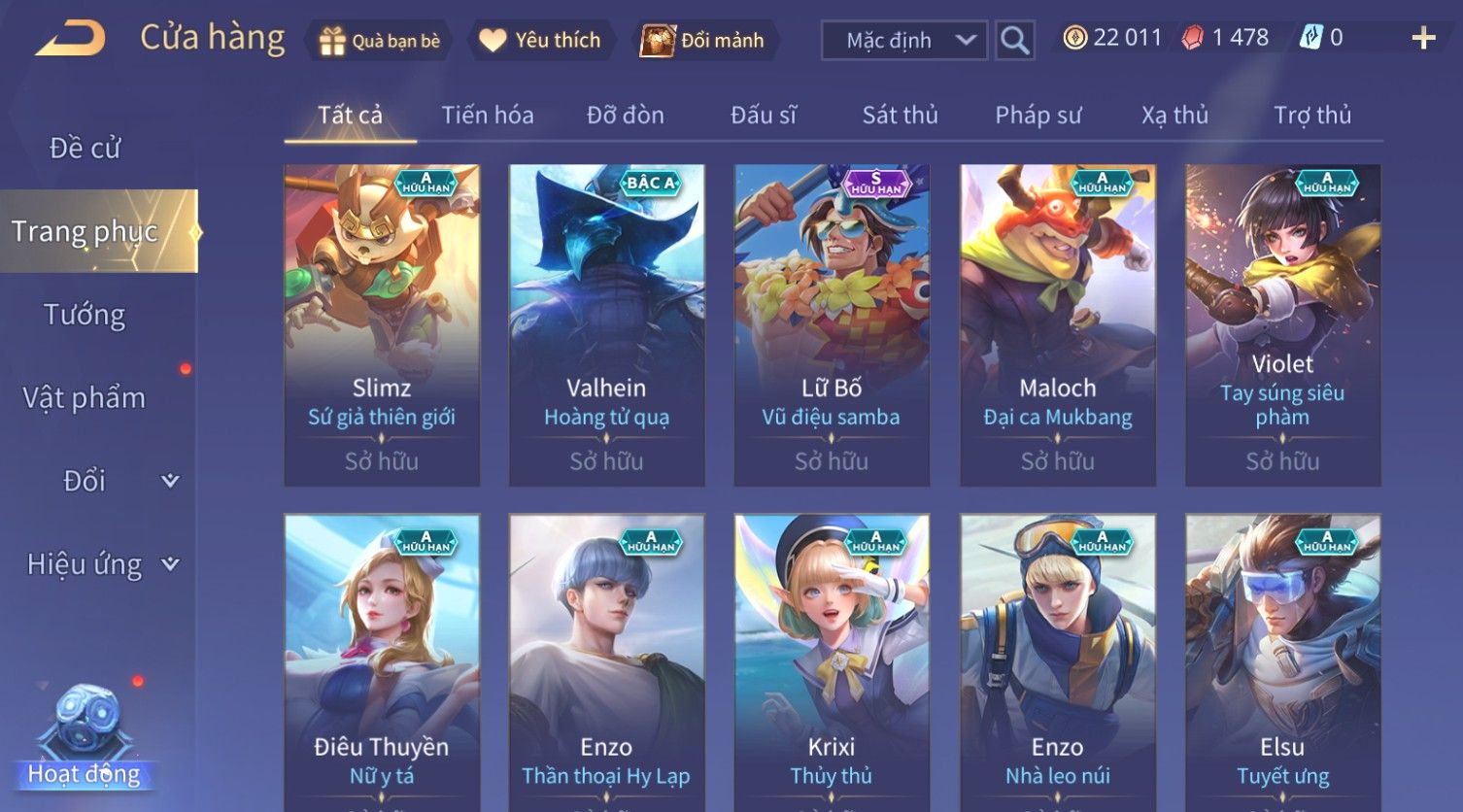Show the Yêu thích favorites list
This screenshot has width=1463, height=812.
pyautogui.click(x=540, y=41)
